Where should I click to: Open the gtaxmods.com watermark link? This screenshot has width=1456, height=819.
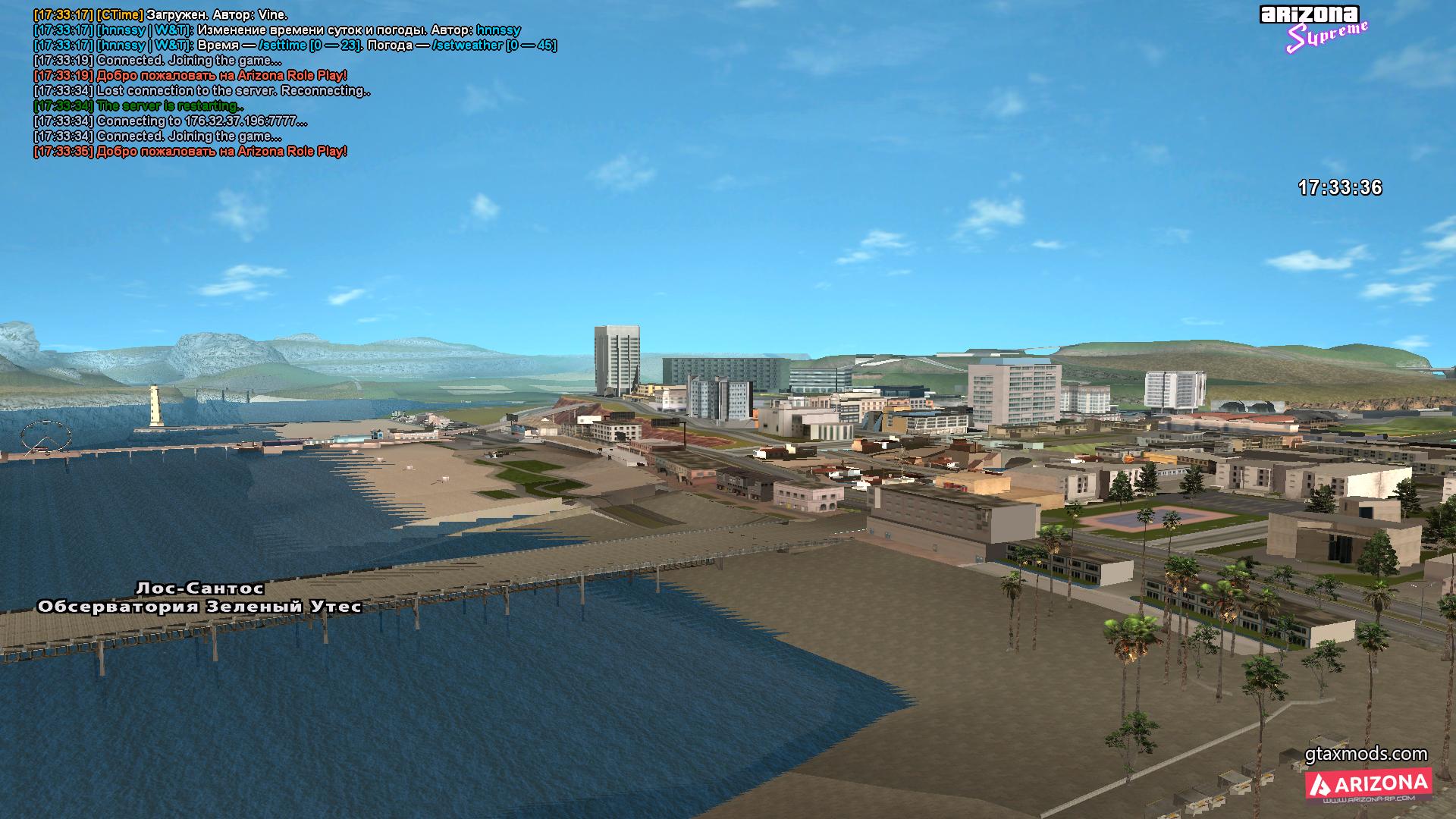coord(1366,754)
